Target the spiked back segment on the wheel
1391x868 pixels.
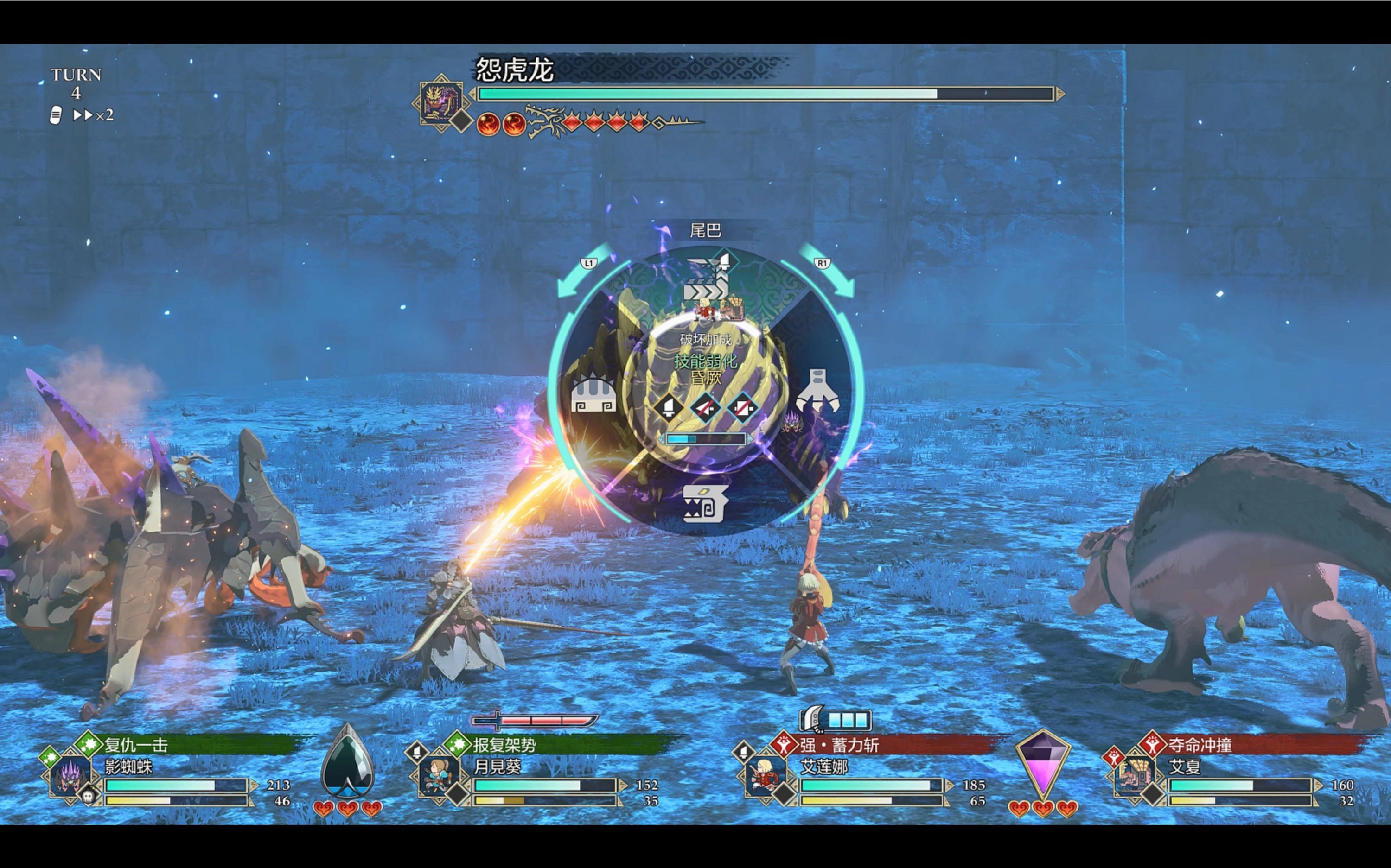[x=593, y=394]
